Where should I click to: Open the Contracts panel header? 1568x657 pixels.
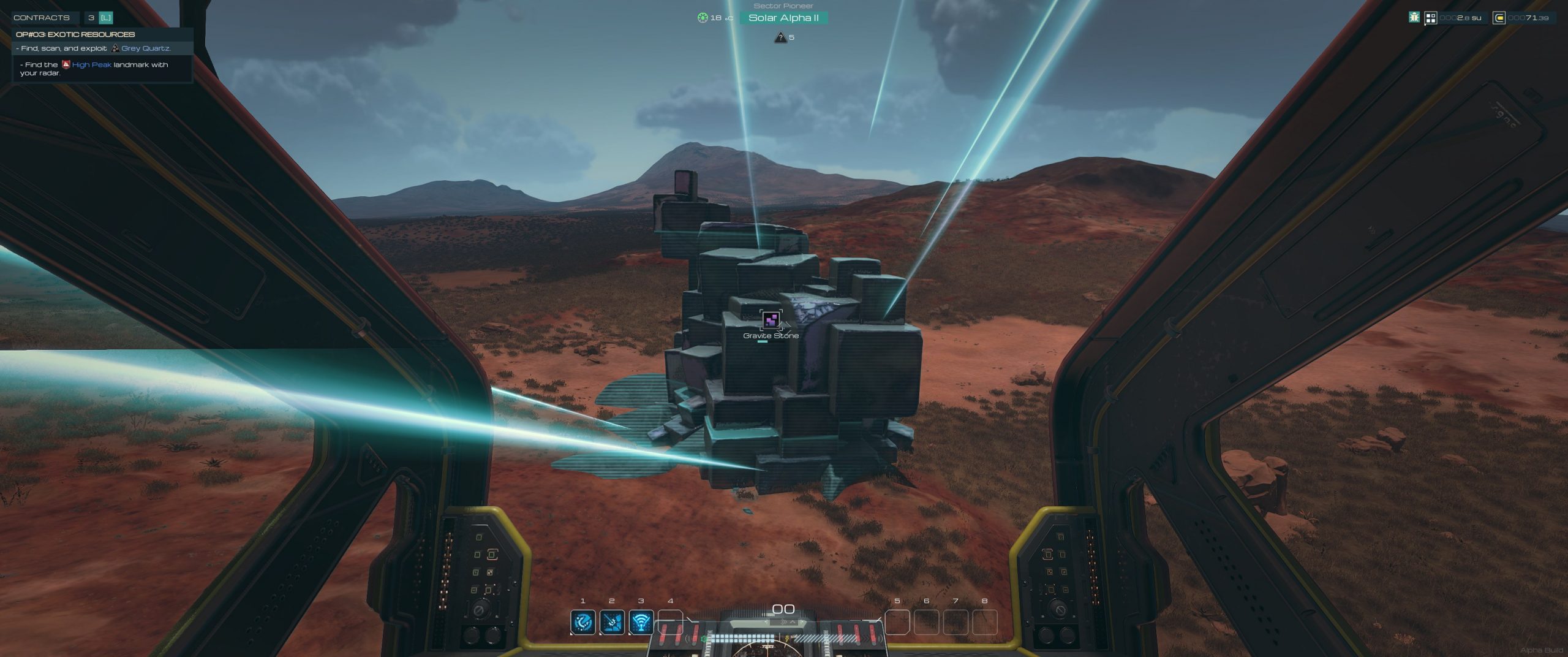point(42,18)
